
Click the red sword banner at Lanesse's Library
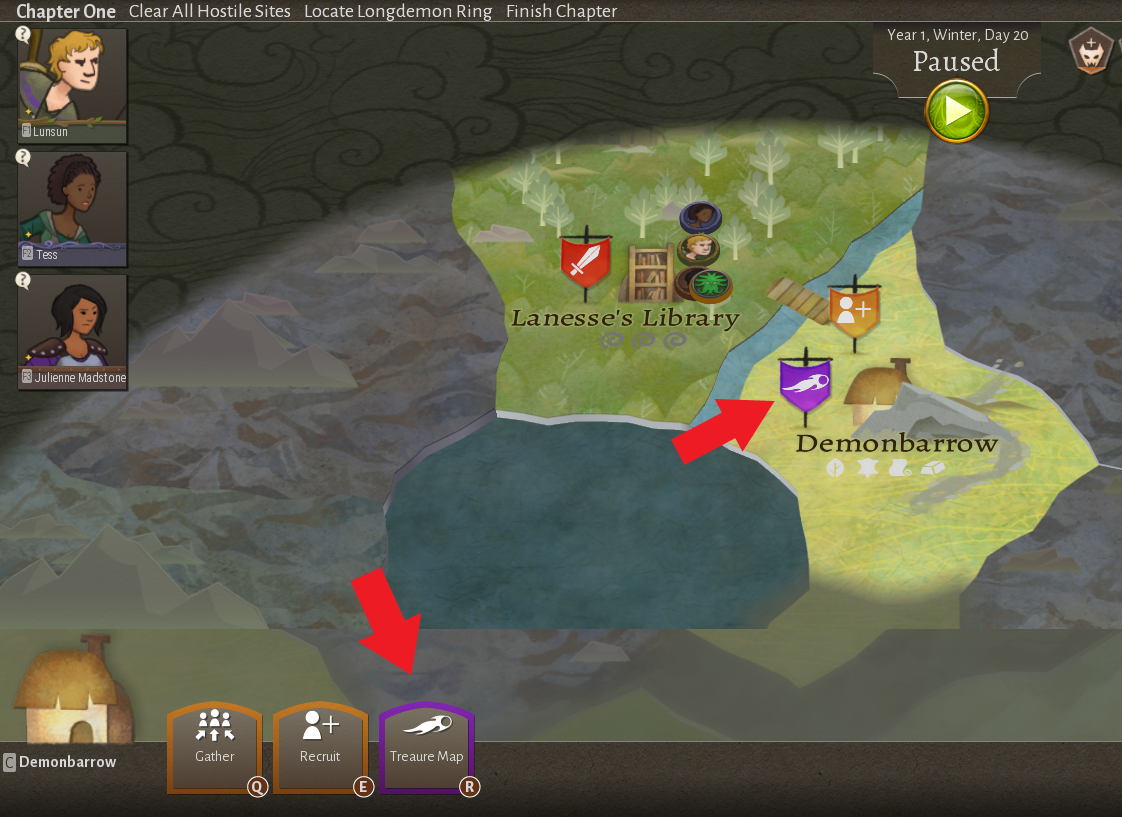pos(586,263)
